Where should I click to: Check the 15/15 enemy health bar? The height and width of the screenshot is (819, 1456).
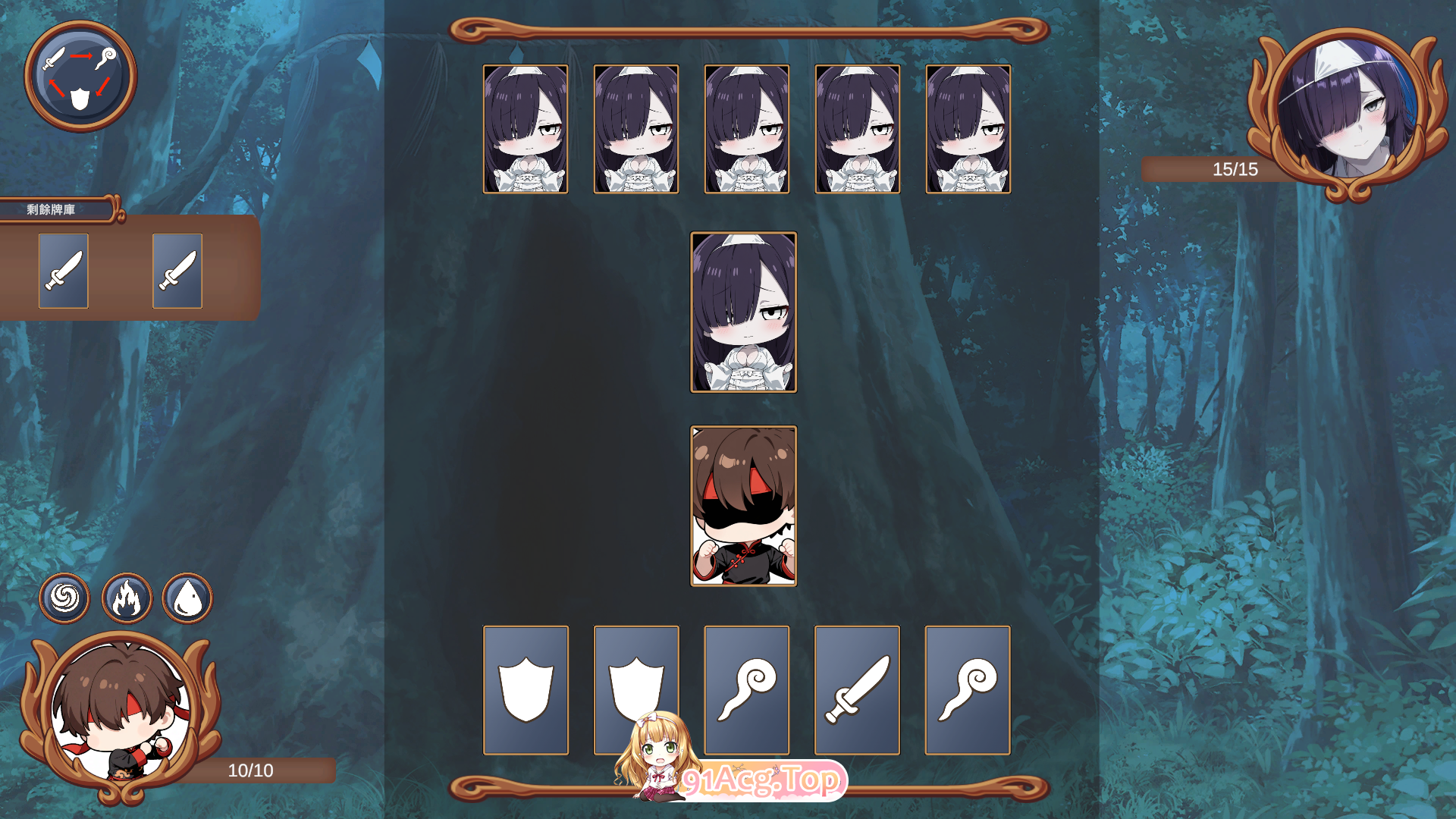pyautogui.click(x=1235, y=170)
